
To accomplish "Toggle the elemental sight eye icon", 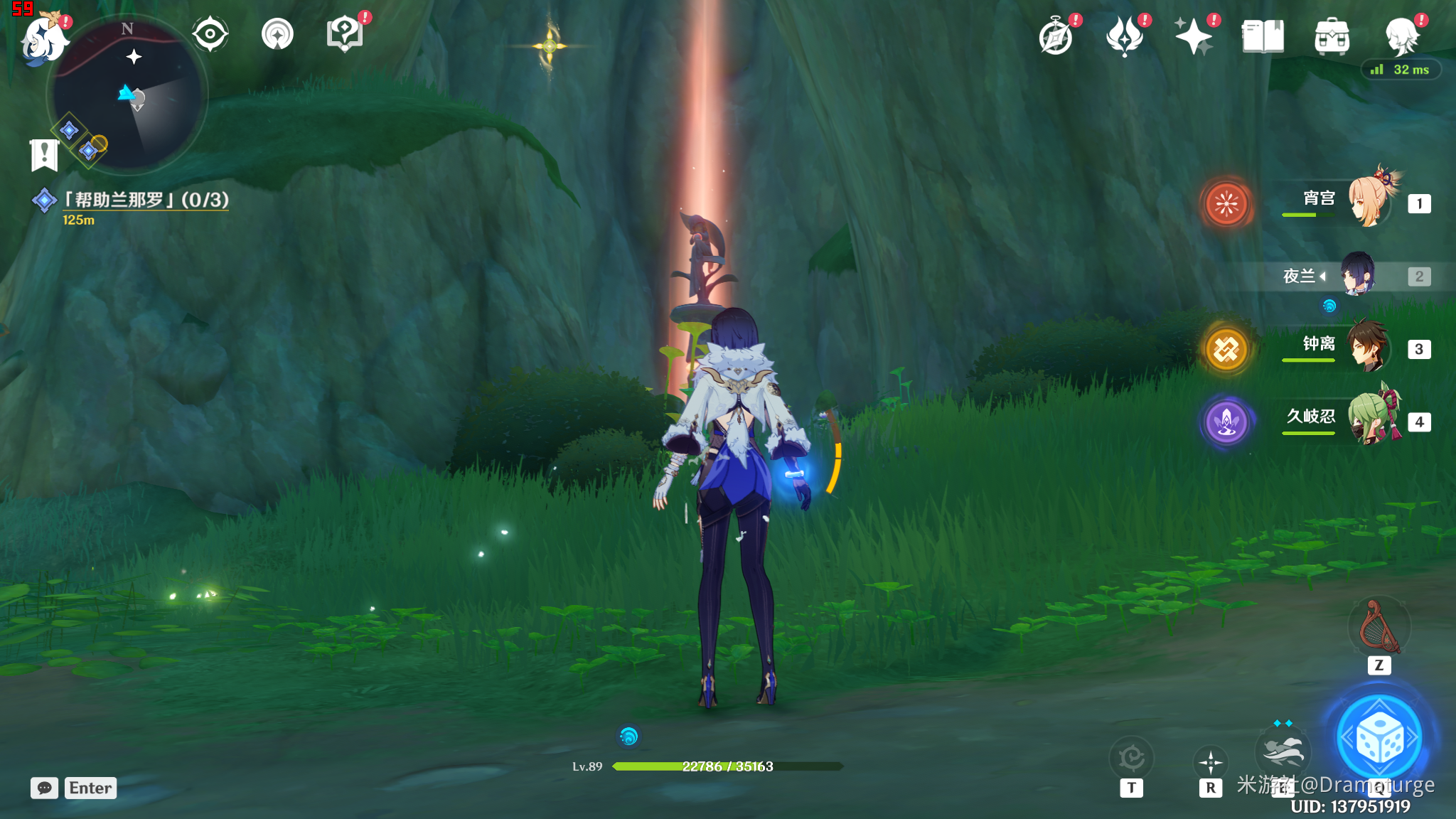I will tap(210, 34).
